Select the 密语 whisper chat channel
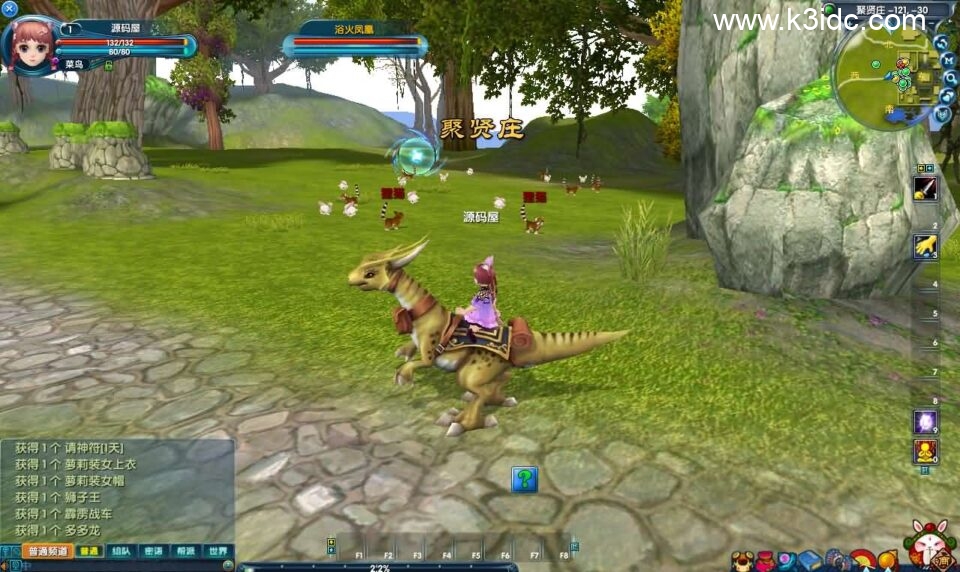960x572 pixels. click(153, 551)
